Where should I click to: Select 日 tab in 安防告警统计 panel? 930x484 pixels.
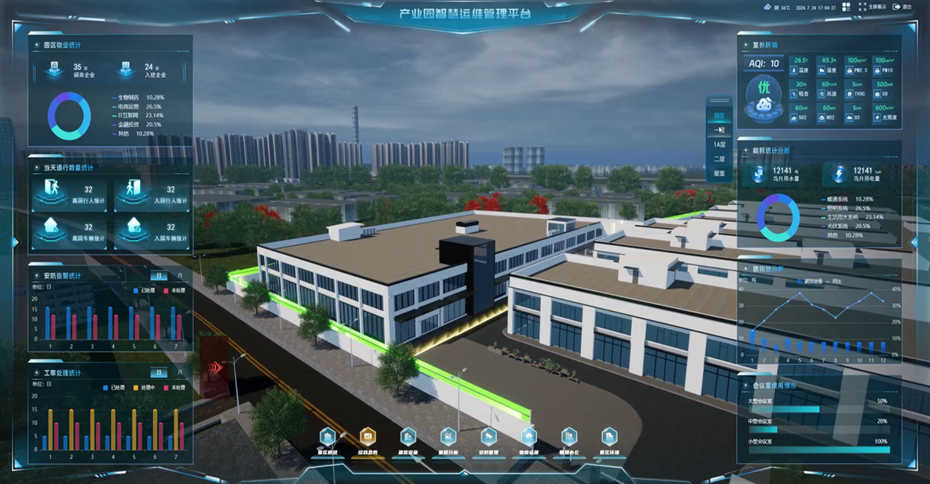point(157,276)
